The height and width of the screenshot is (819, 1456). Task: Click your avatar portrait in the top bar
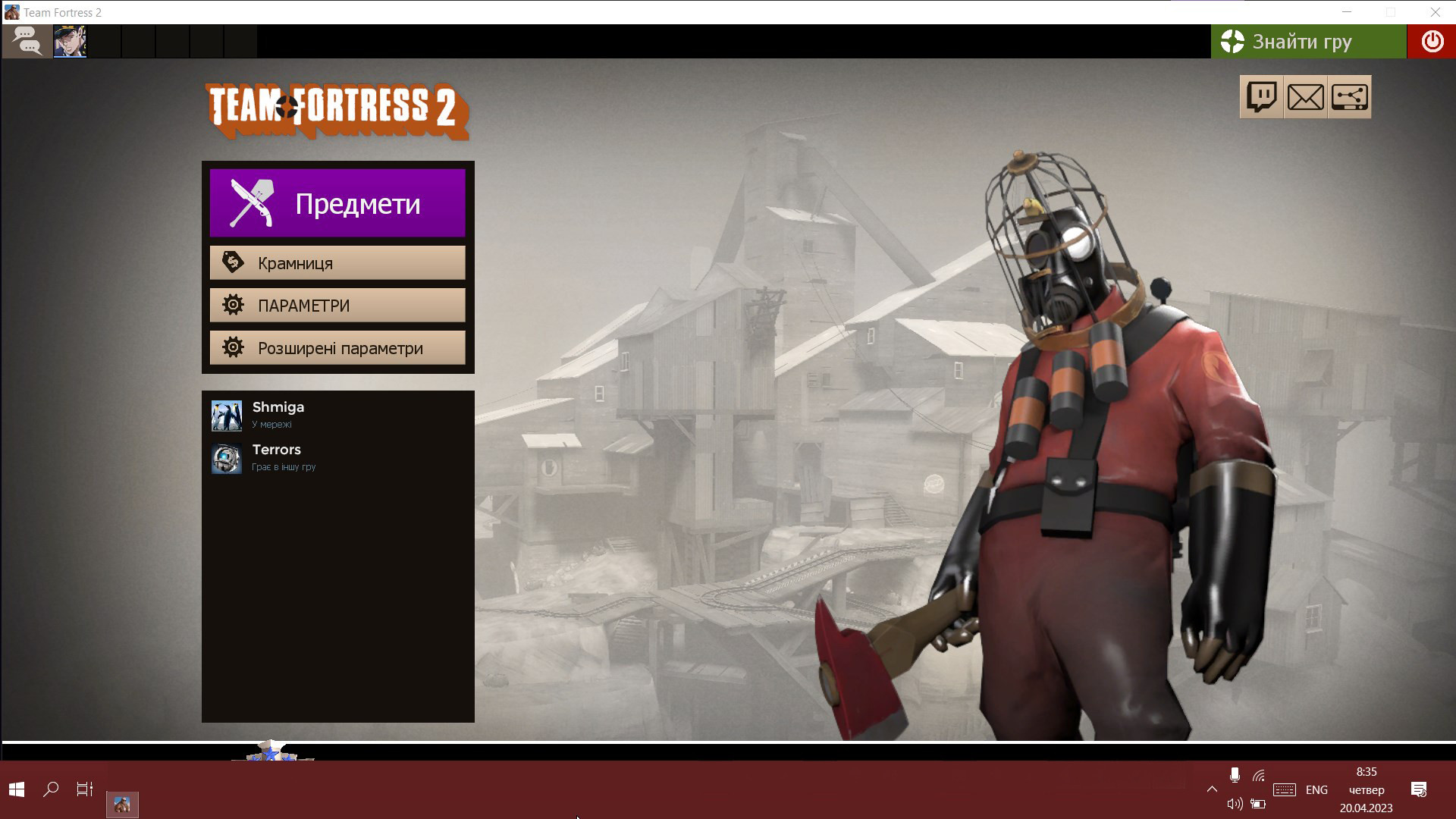[x=71, y=42]
